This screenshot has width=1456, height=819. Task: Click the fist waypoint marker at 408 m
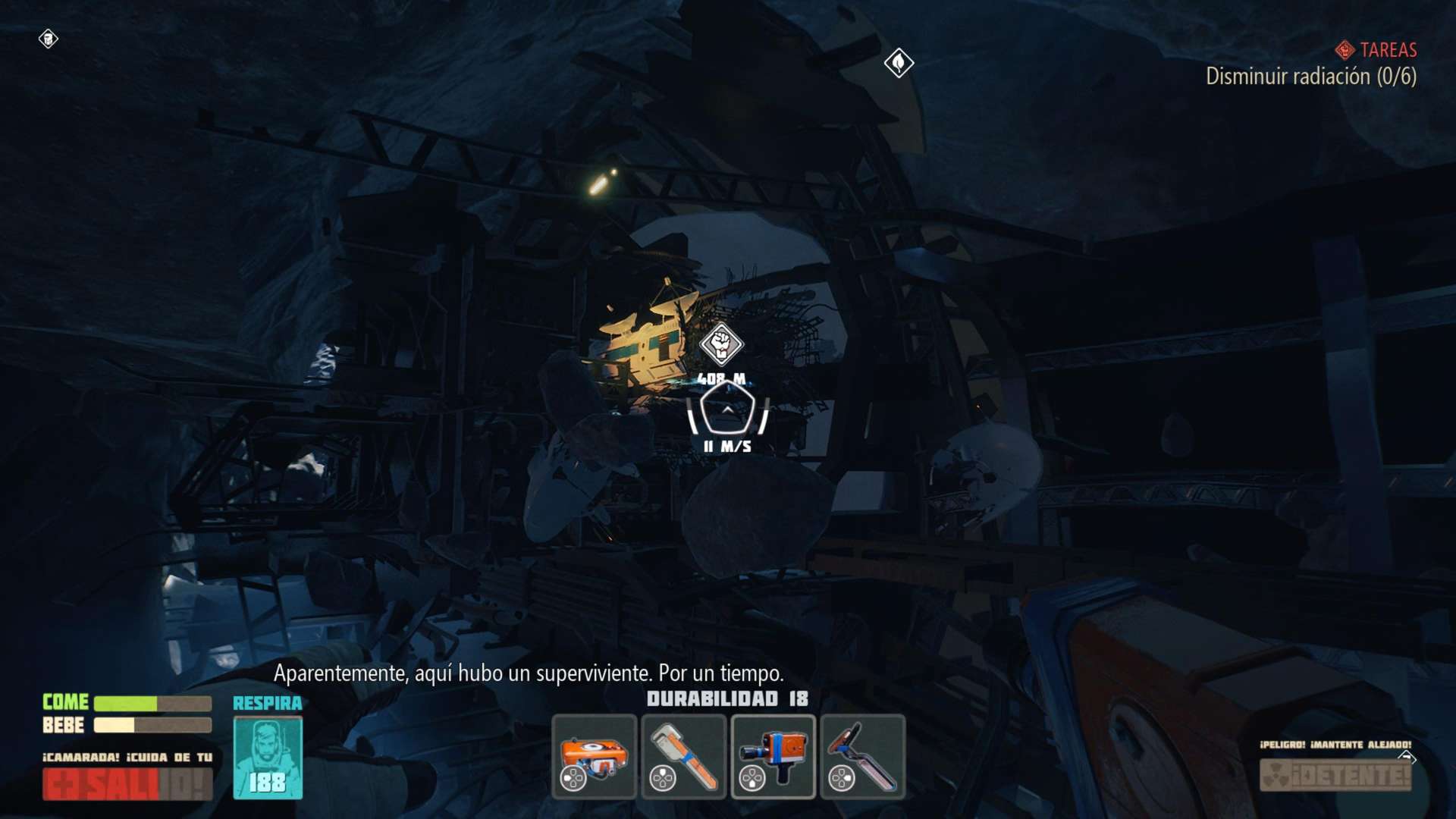pyautogui.click(x=721, y=344)
